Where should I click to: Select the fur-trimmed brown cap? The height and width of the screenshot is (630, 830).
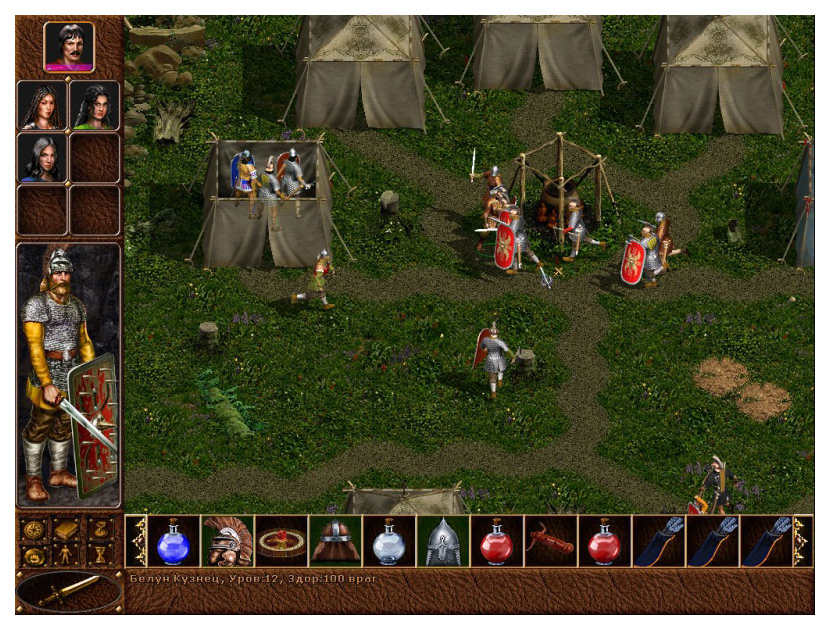click(336, 541)
